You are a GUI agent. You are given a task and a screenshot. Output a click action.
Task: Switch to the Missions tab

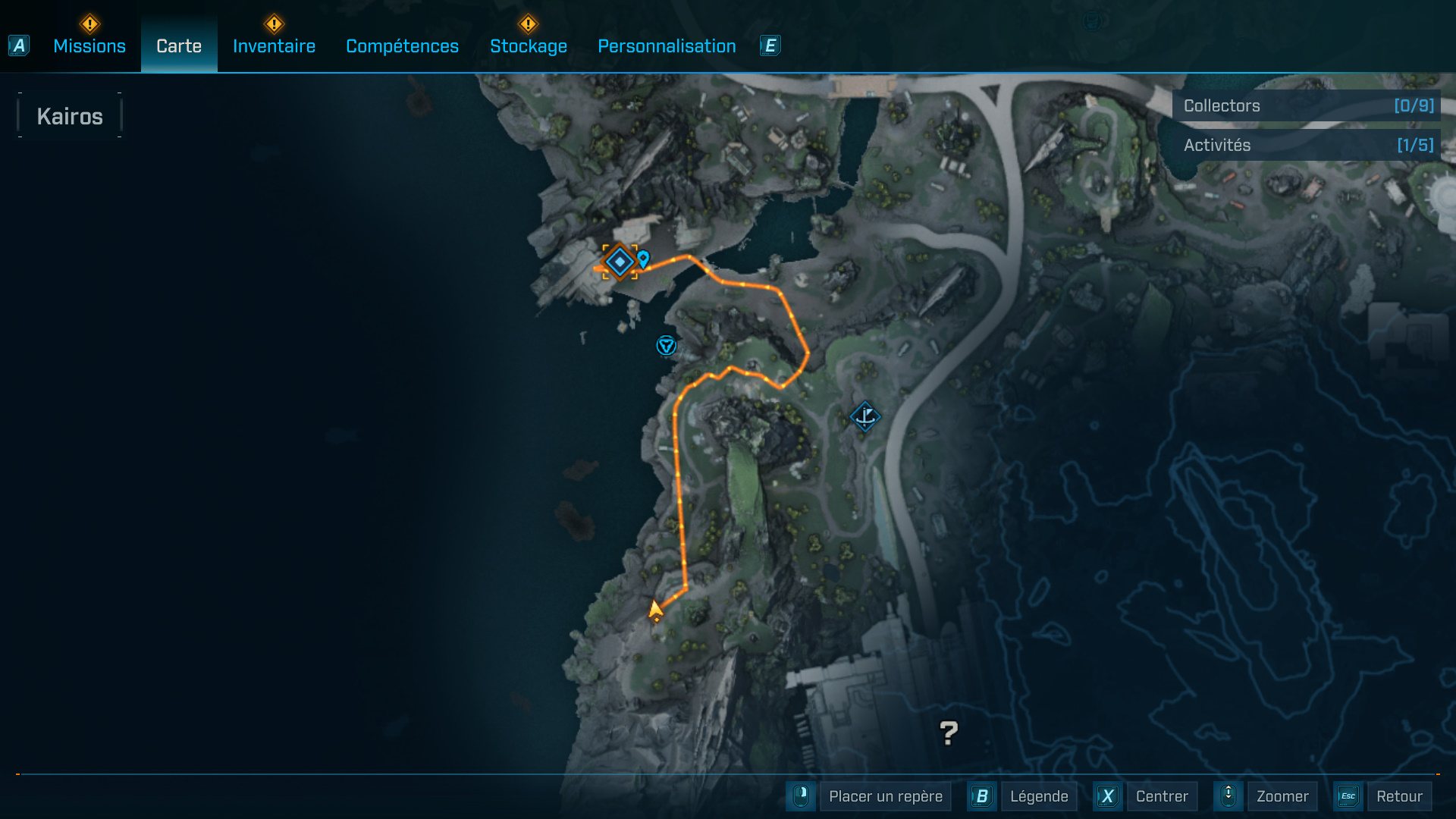[x=89, y=46]
